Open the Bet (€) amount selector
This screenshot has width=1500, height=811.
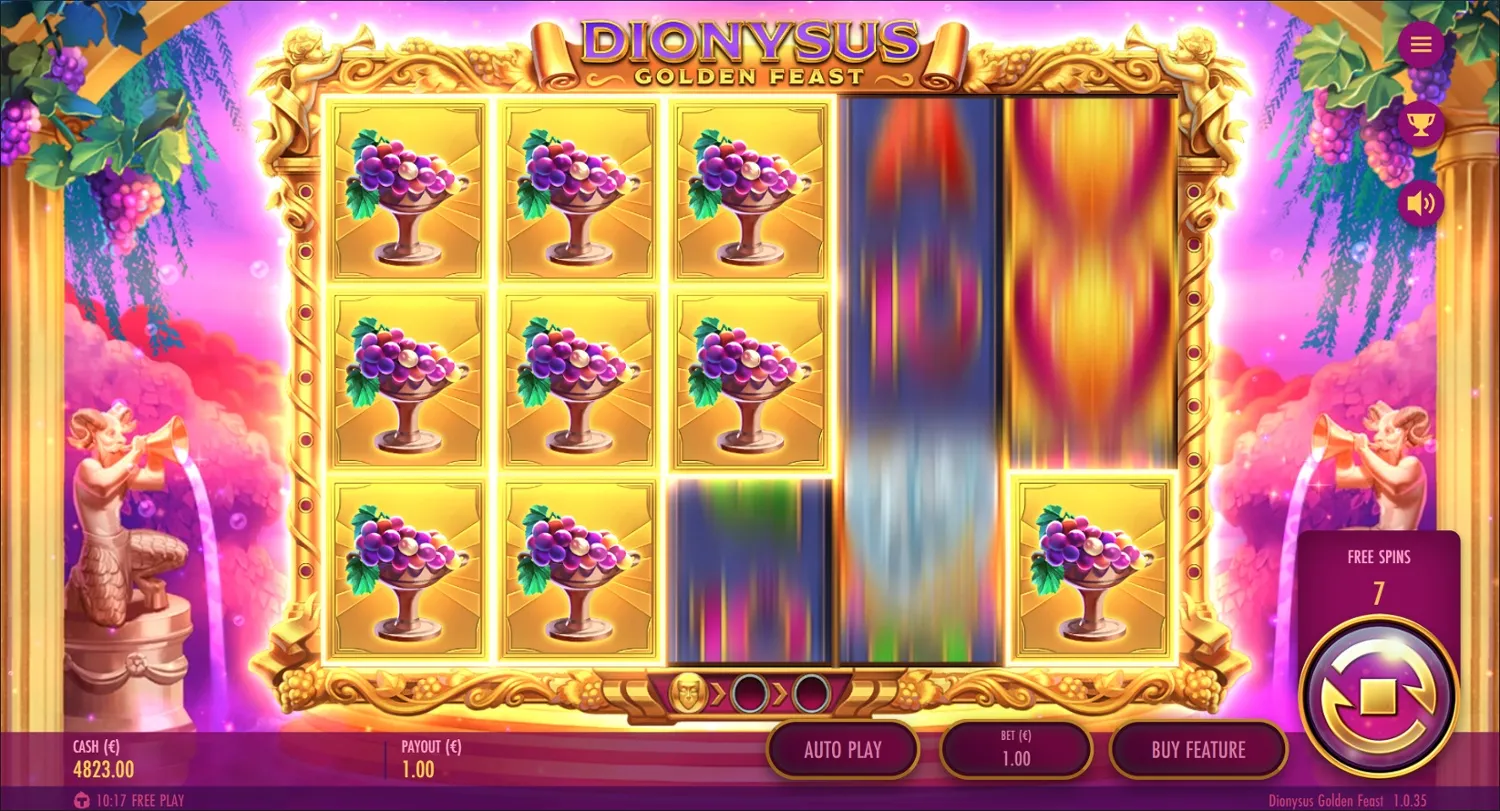[1015, 749]
